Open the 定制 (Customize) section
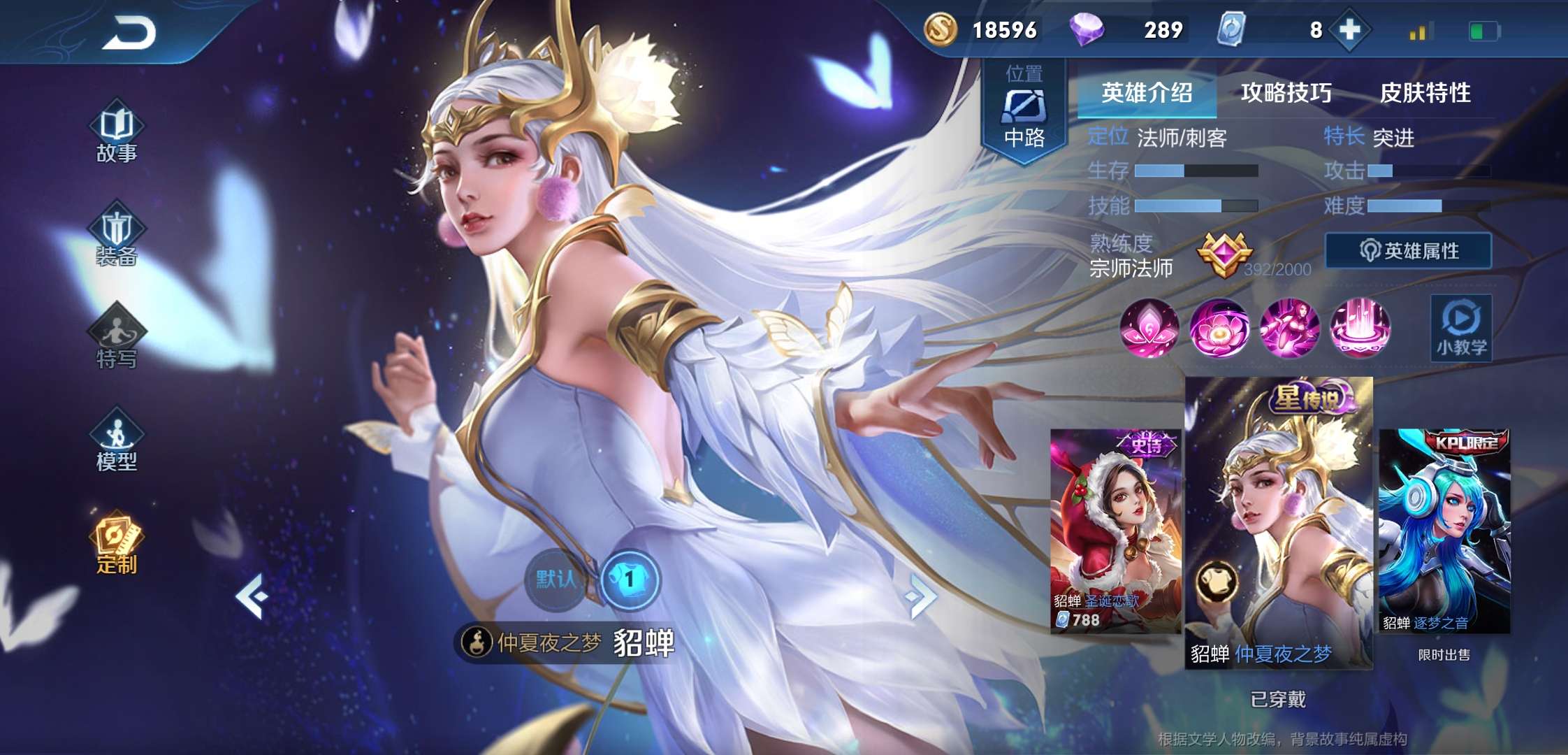 point(117,545)
